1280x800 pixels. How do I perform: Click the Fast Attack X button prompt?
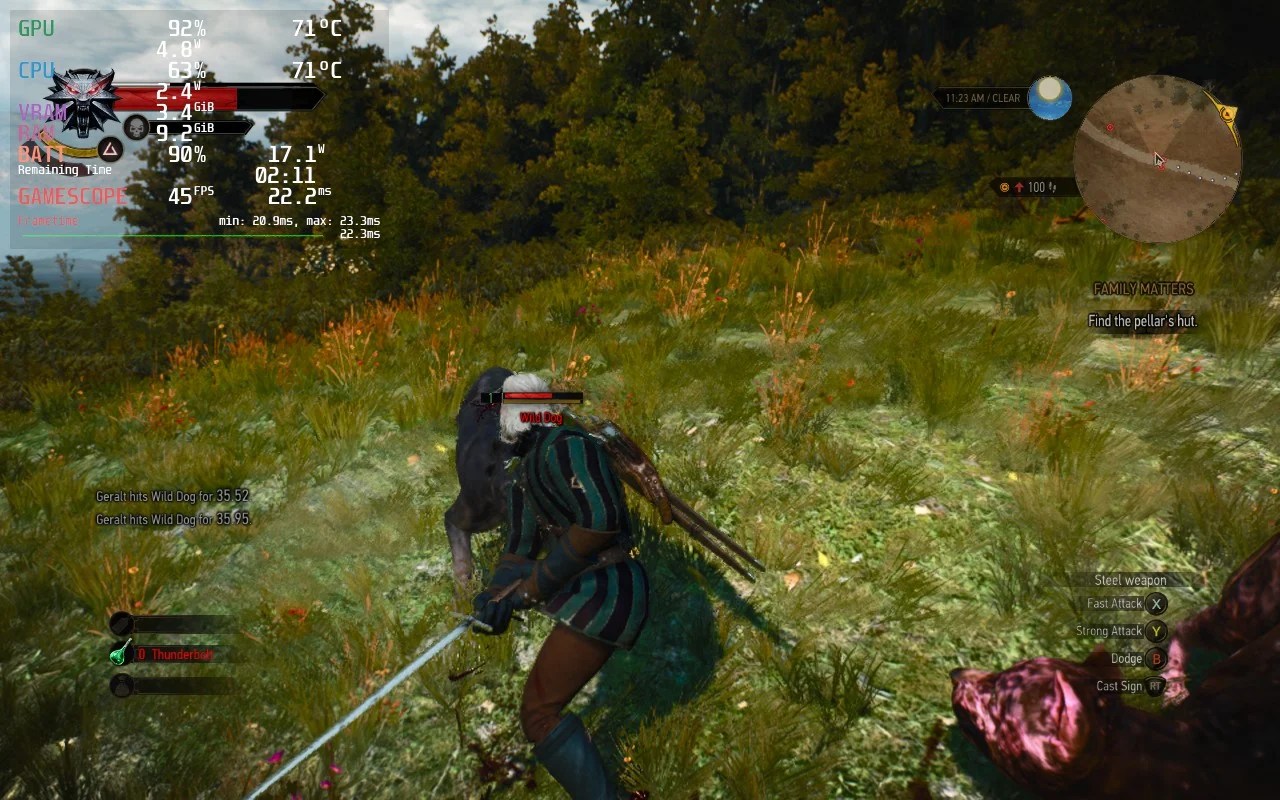1156,603
